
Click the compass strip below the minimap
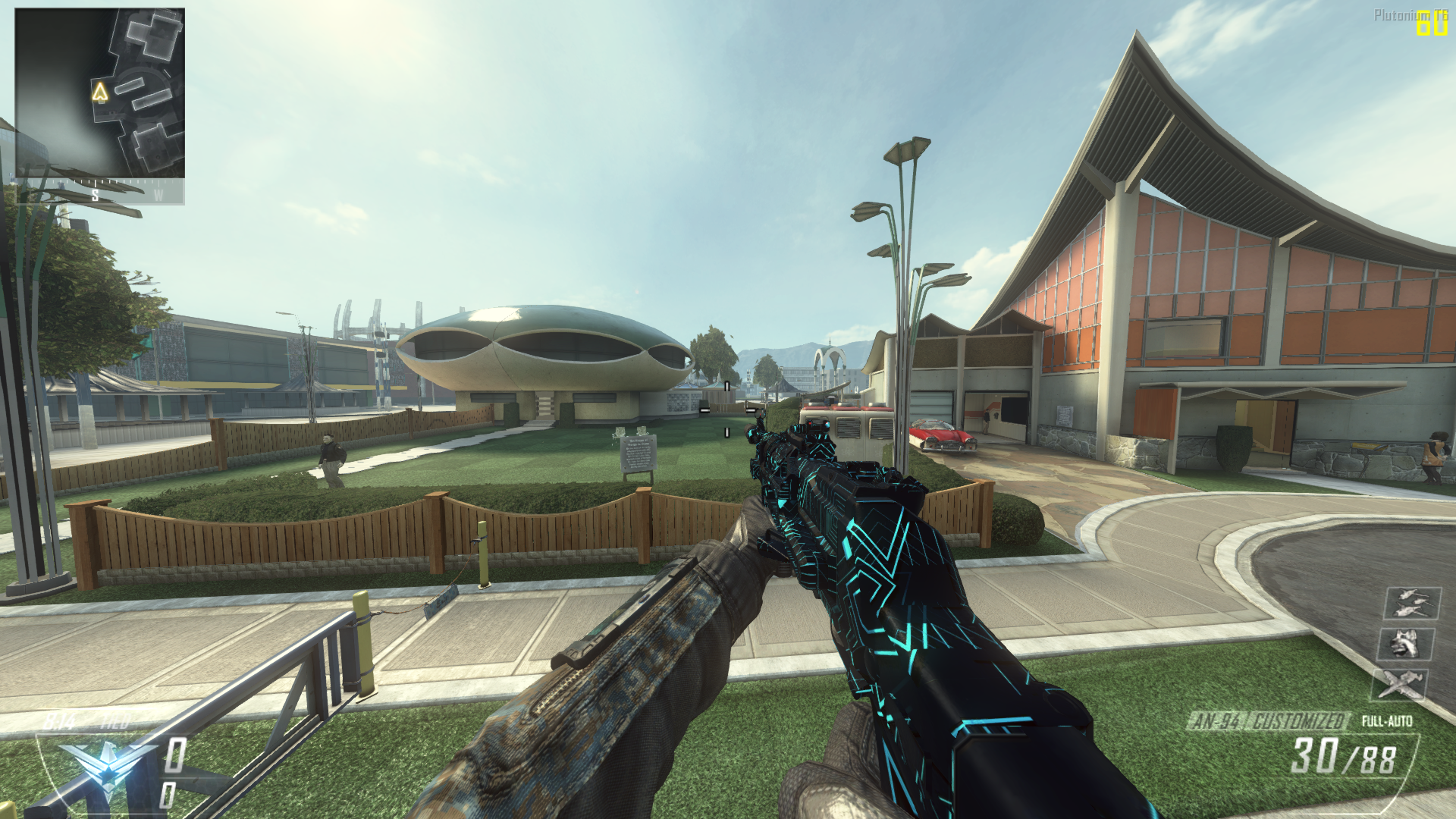click(100, 193)
